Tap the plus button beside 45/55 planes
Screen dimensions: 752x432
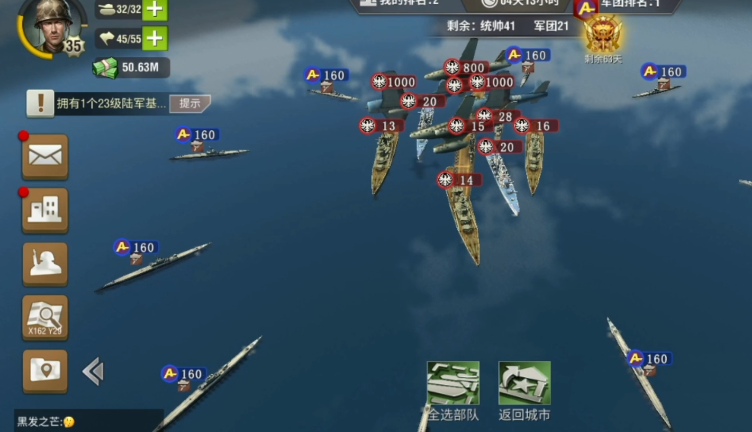point(155,39)
